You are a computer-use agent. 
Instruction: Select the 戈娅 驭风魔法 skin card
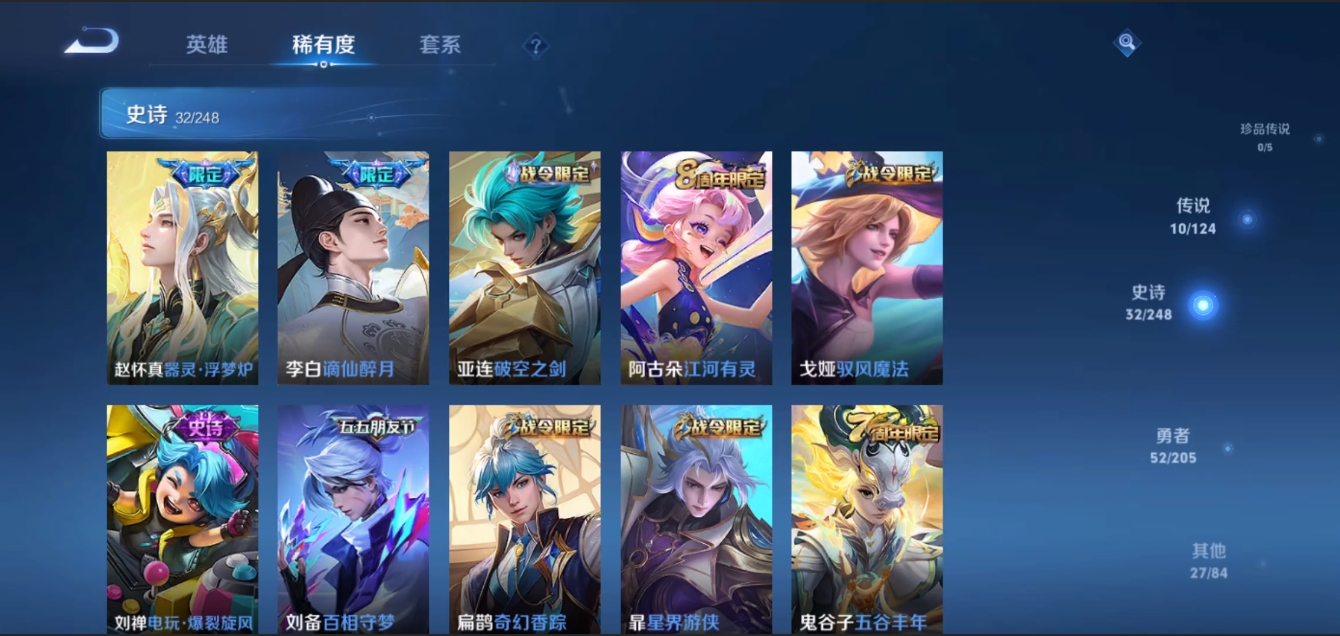pyautogui.click(x=867, y=267)
